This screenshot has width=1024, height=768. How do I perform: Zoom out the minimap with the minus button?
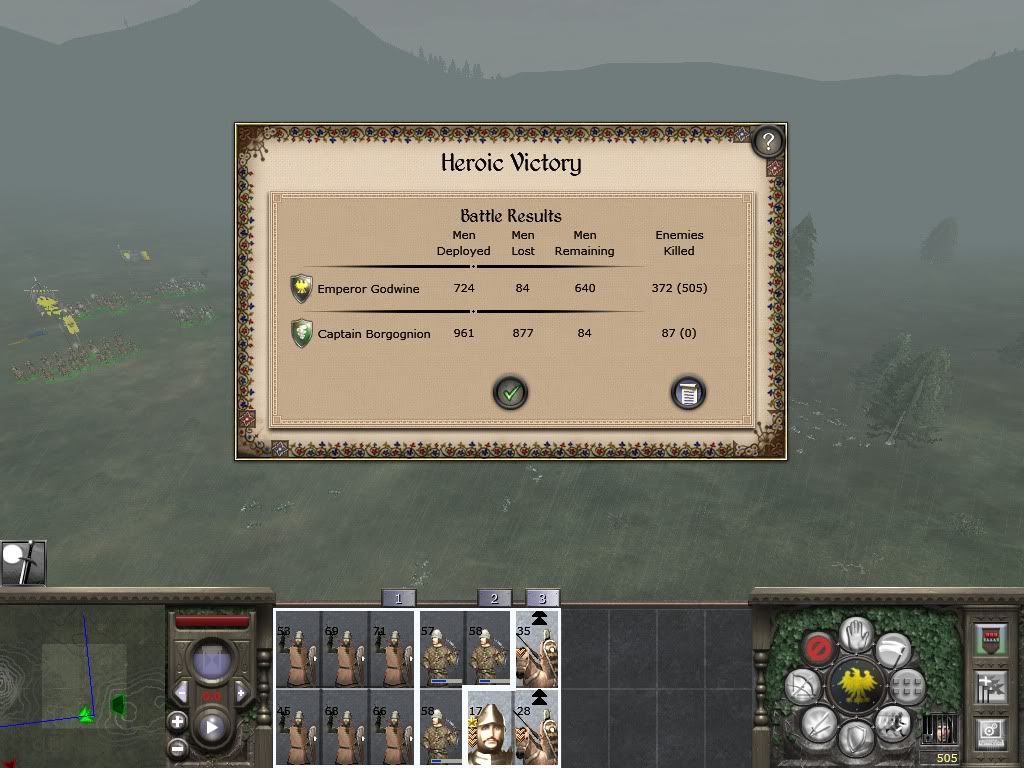(x=177, y=748)
